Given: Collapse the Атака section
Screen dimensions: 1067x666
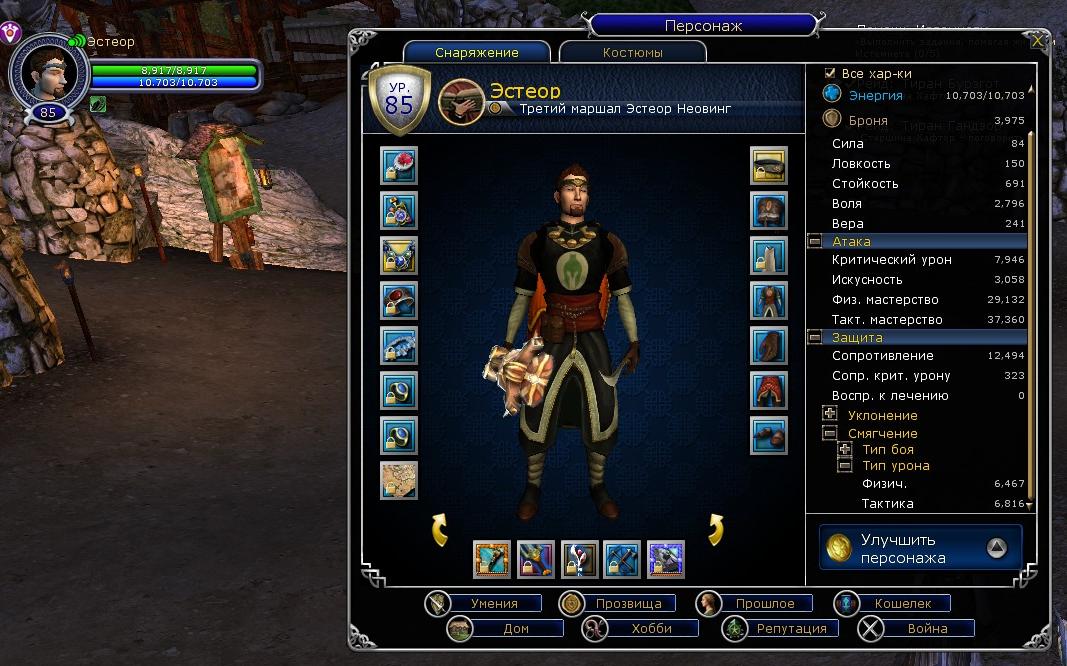Looking at the screenshot, I should (x=815, y=241).
